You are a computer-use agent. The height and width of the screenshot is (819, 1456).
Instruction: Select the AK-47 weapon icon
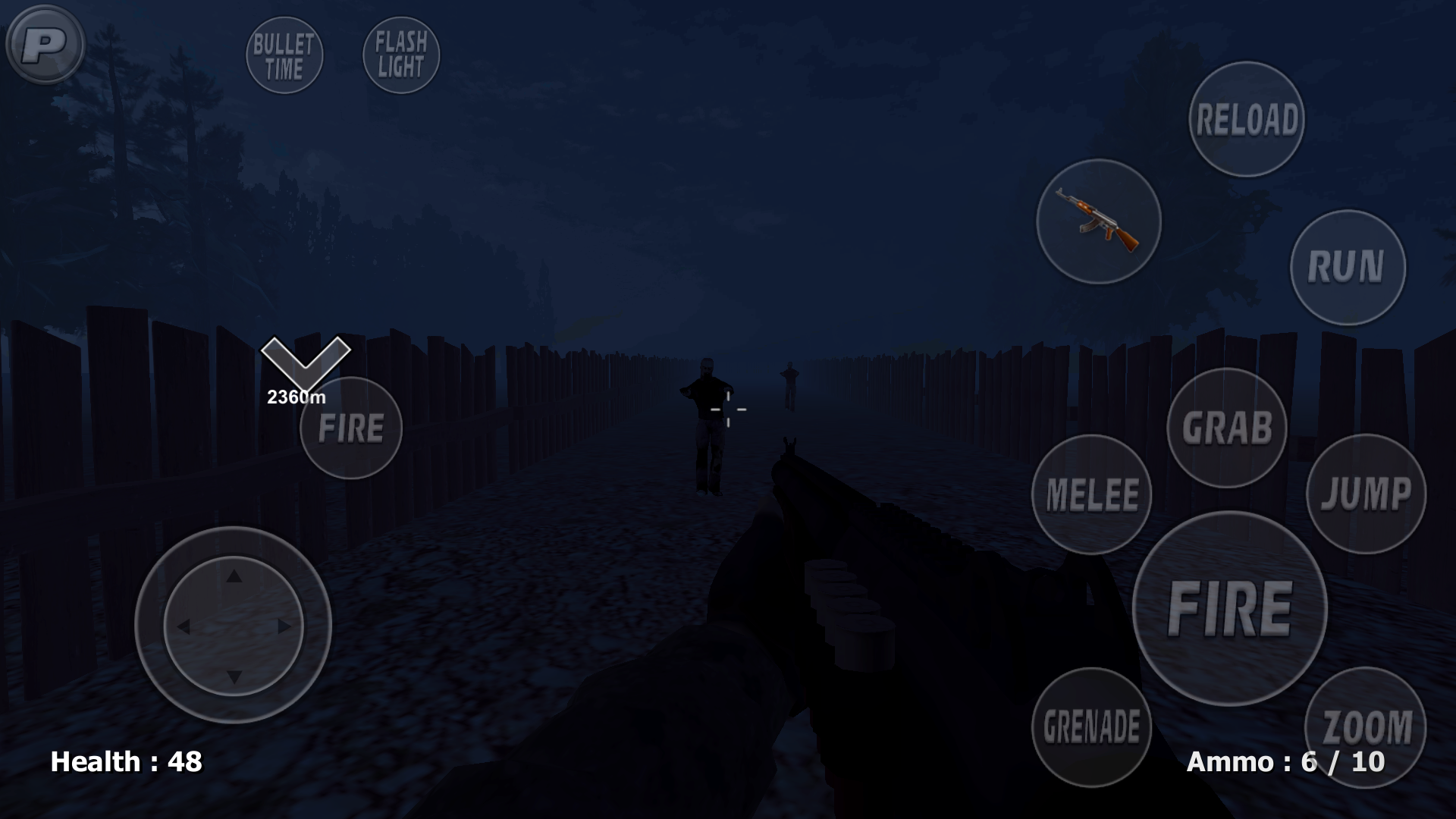[1098, 221]
